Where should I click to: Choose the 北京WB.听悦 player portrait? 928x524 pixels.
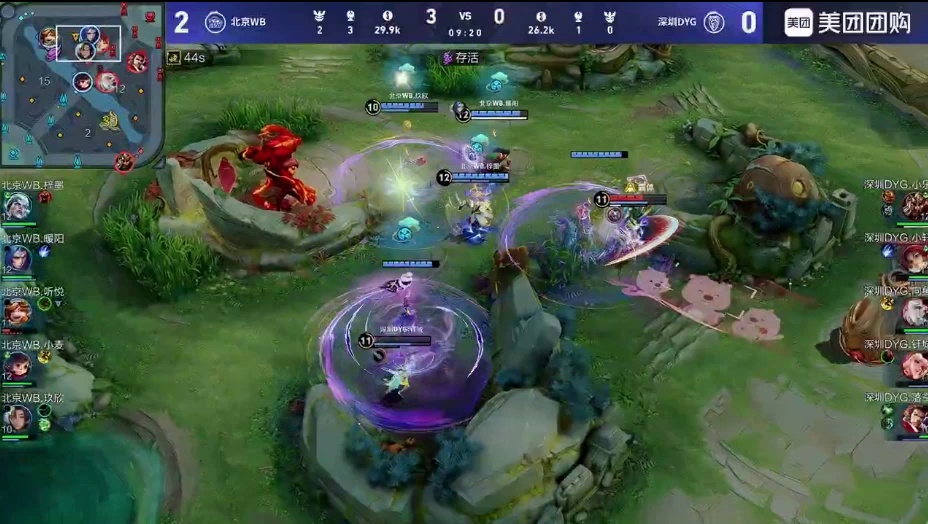(x=17, y=312)
